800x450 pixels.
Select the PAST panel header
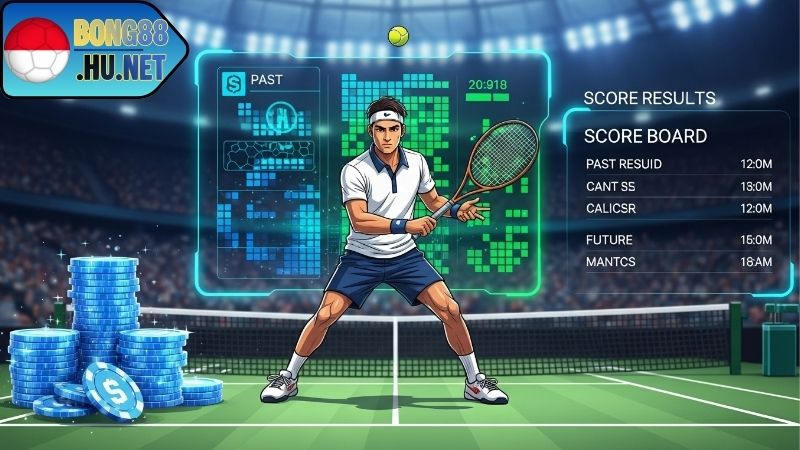point(266,78)
